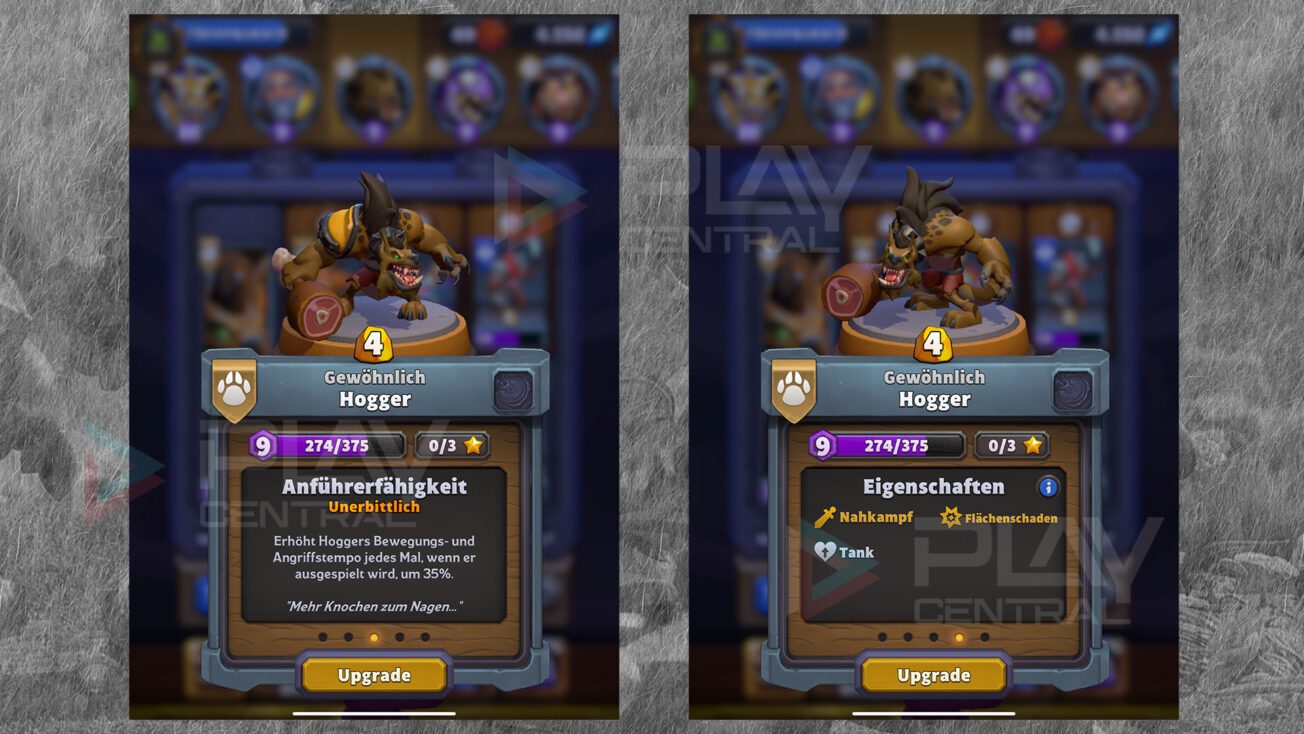Image resolution: width=1304 pixels, height=734 pixels.
Task: Click the paw emblem shield beside Hogger's name
Action: [x=233, y=389]
